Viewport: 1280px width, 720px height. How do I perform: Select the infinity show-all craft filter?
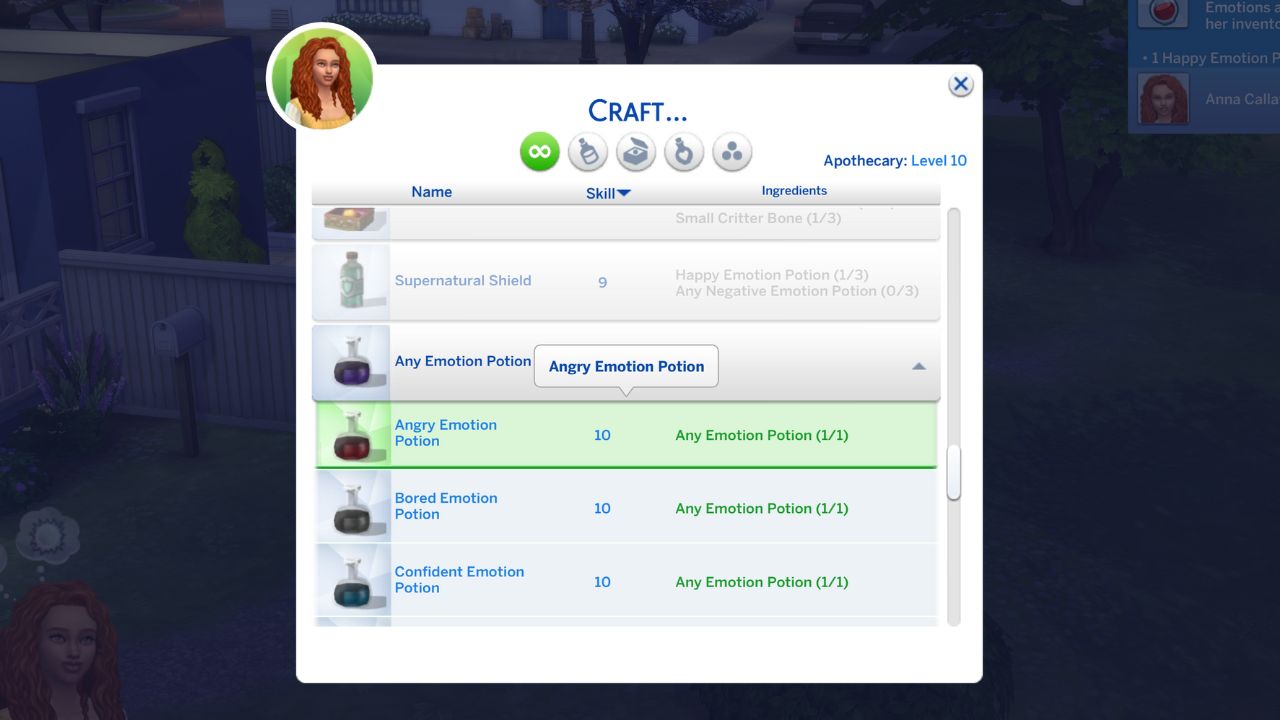coord(539,151)
